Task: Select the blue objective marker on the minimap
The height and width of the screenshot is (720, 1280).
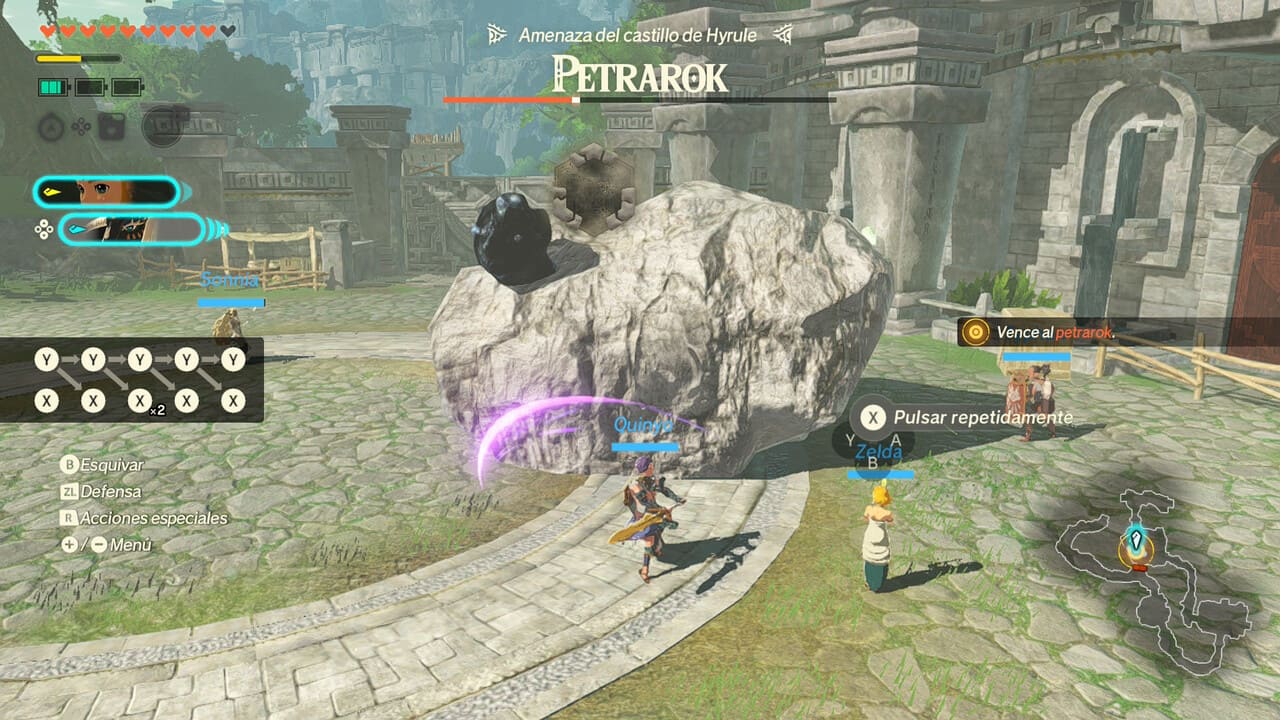Action: point(1137,543)
